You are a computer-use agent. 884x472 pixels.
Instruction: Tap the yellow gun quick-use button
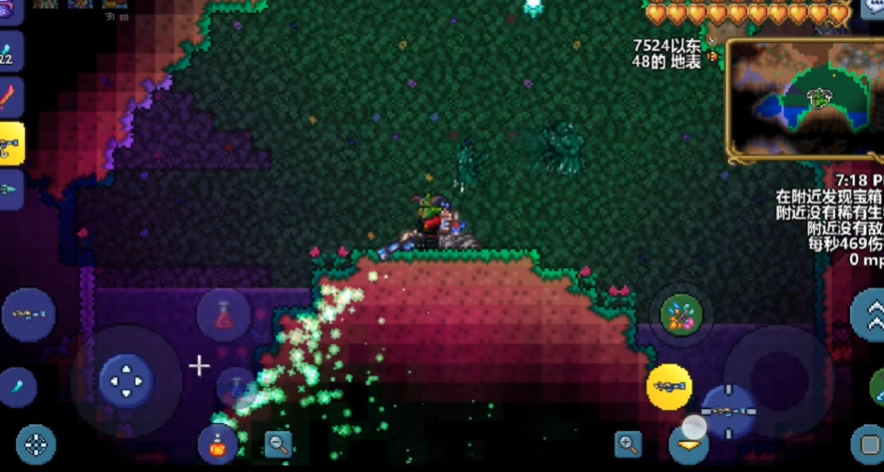pyautogui.click(x=669, y=385)
